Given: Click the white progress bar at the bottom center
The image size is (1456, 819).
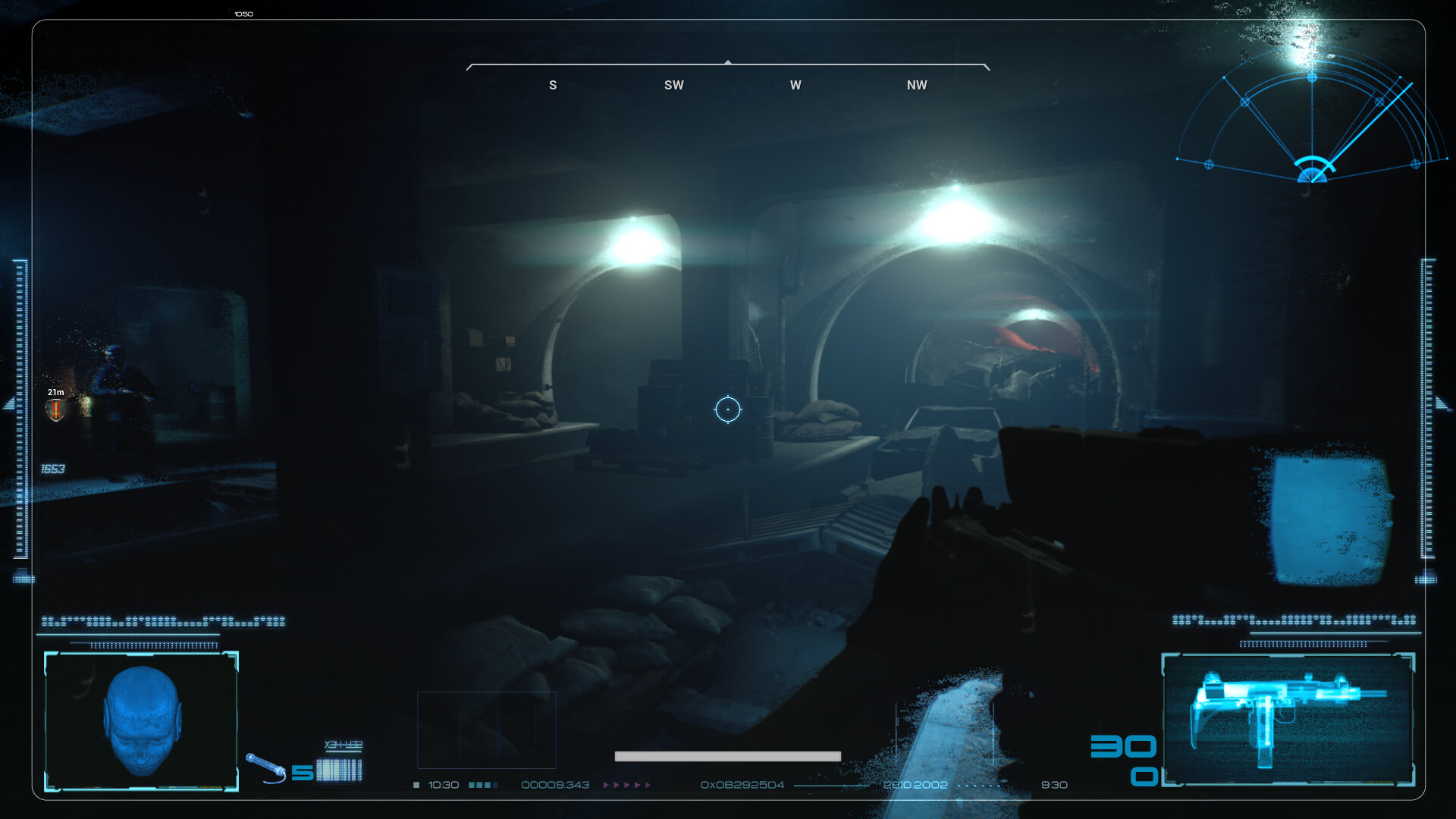Looking at the screenshot, I should [728, 755].
